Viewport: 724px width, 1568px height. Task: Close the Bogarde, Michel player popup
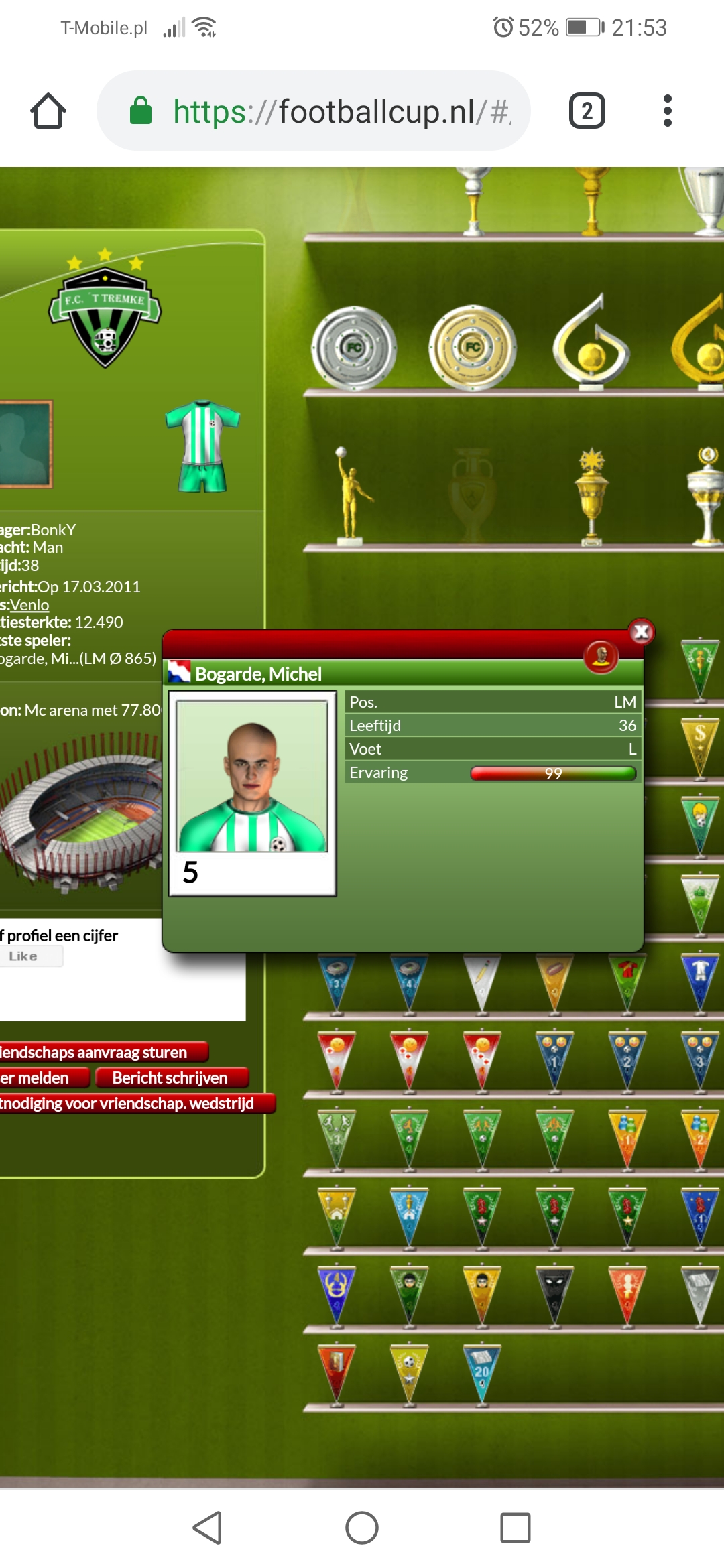(642, 632)
